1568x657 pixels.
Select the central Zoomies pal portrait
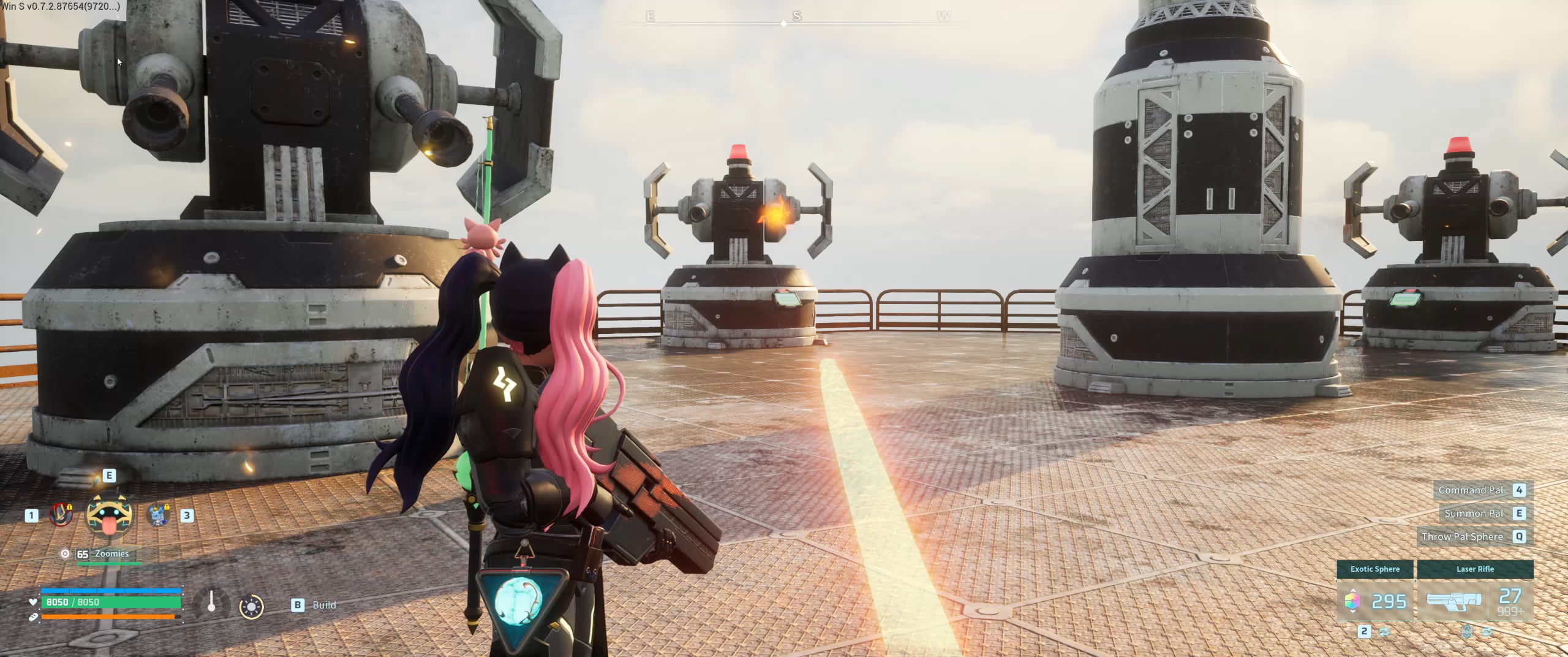click(x=109, y=514)
